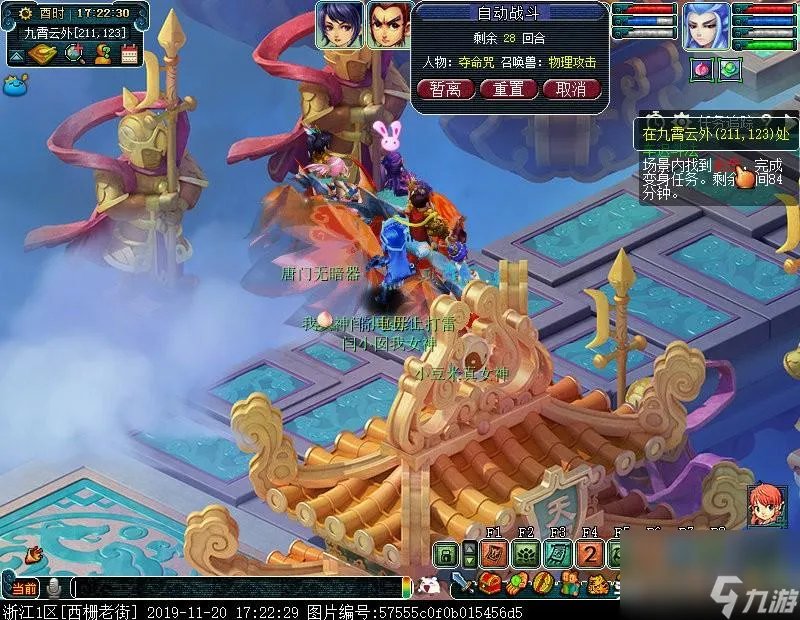
Task: Use the F3 scroll skill slot
Action: (557, 554)
